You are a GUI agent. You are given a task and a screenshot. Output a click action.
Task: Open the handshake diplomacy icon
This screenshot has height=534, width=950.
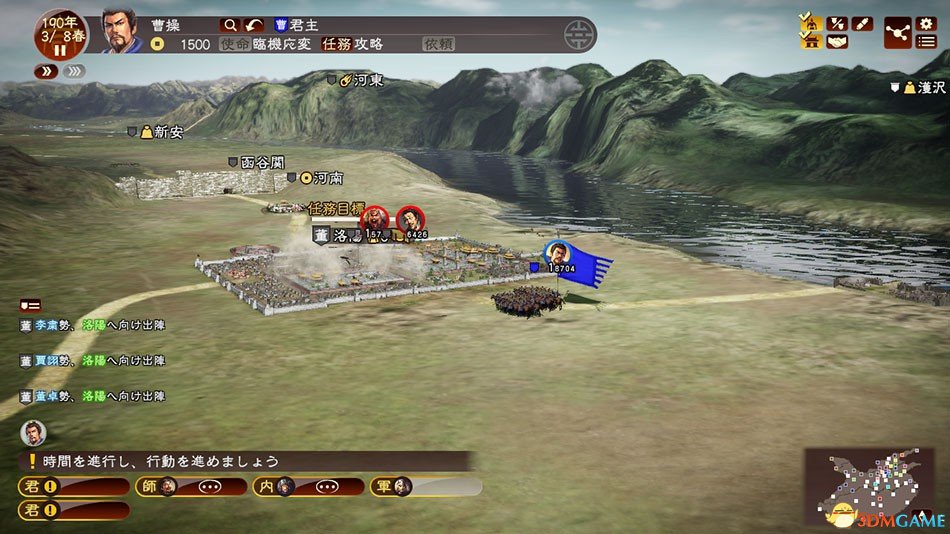point(836,41)
